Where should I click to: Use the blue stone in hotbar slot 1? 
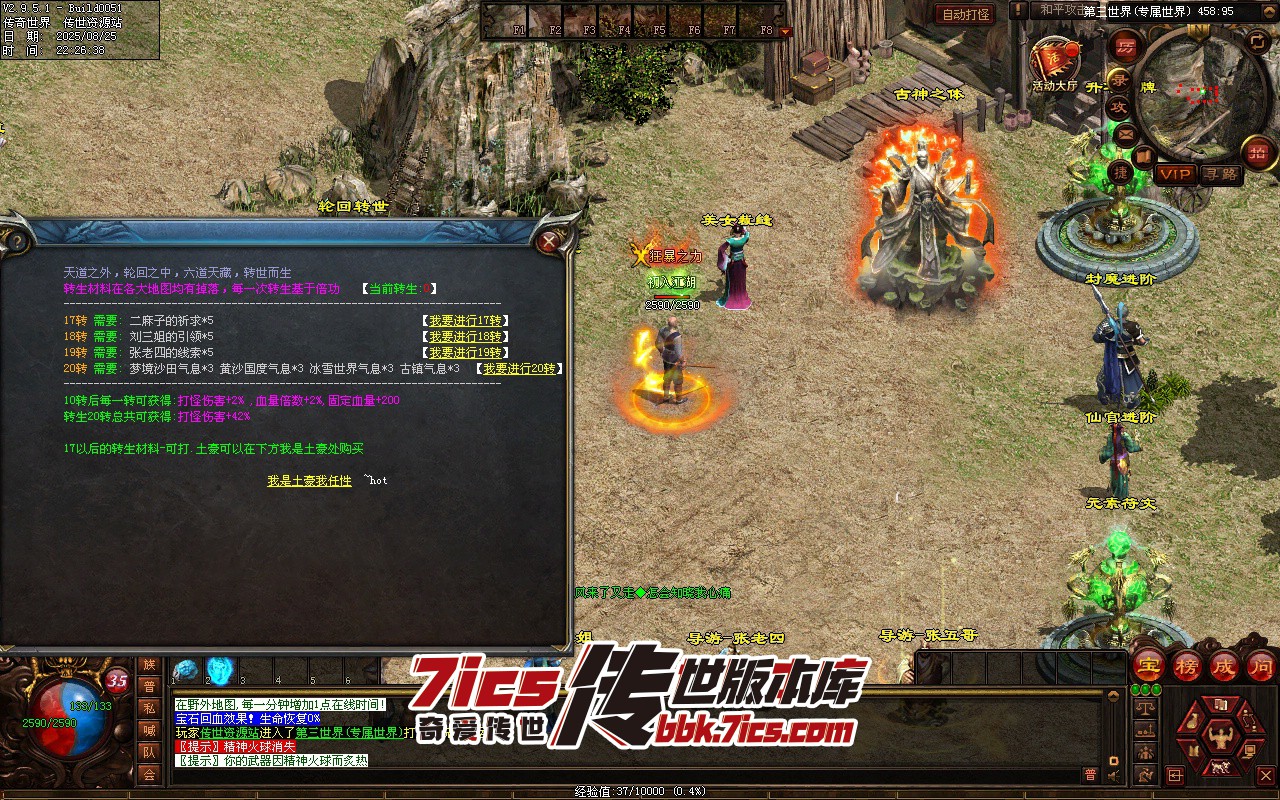[186, 670]
